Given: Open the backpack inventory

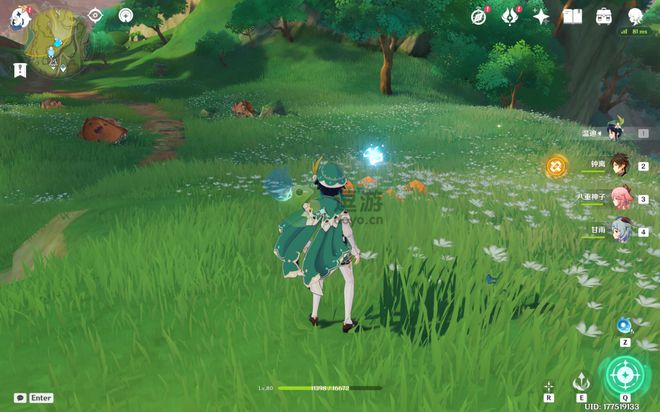Looking at the screenshot, I should click(x=604, y=16).
